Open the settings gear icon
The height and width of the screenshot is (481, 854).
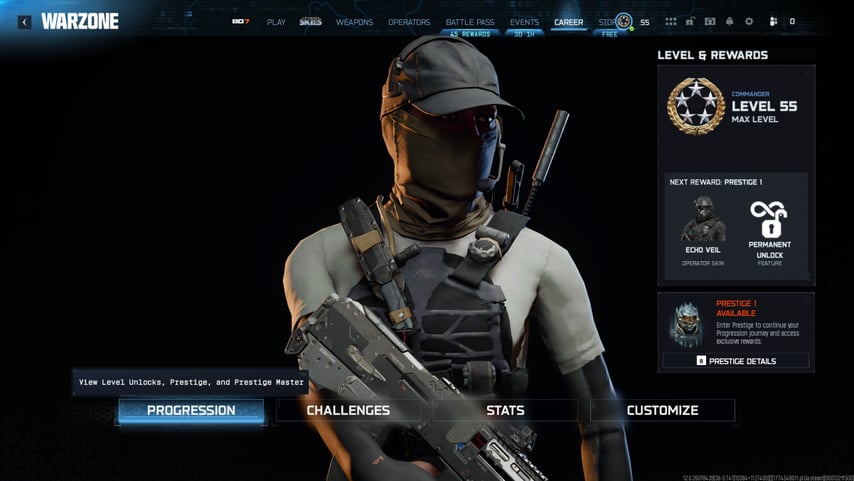click(x=749, y=22)
